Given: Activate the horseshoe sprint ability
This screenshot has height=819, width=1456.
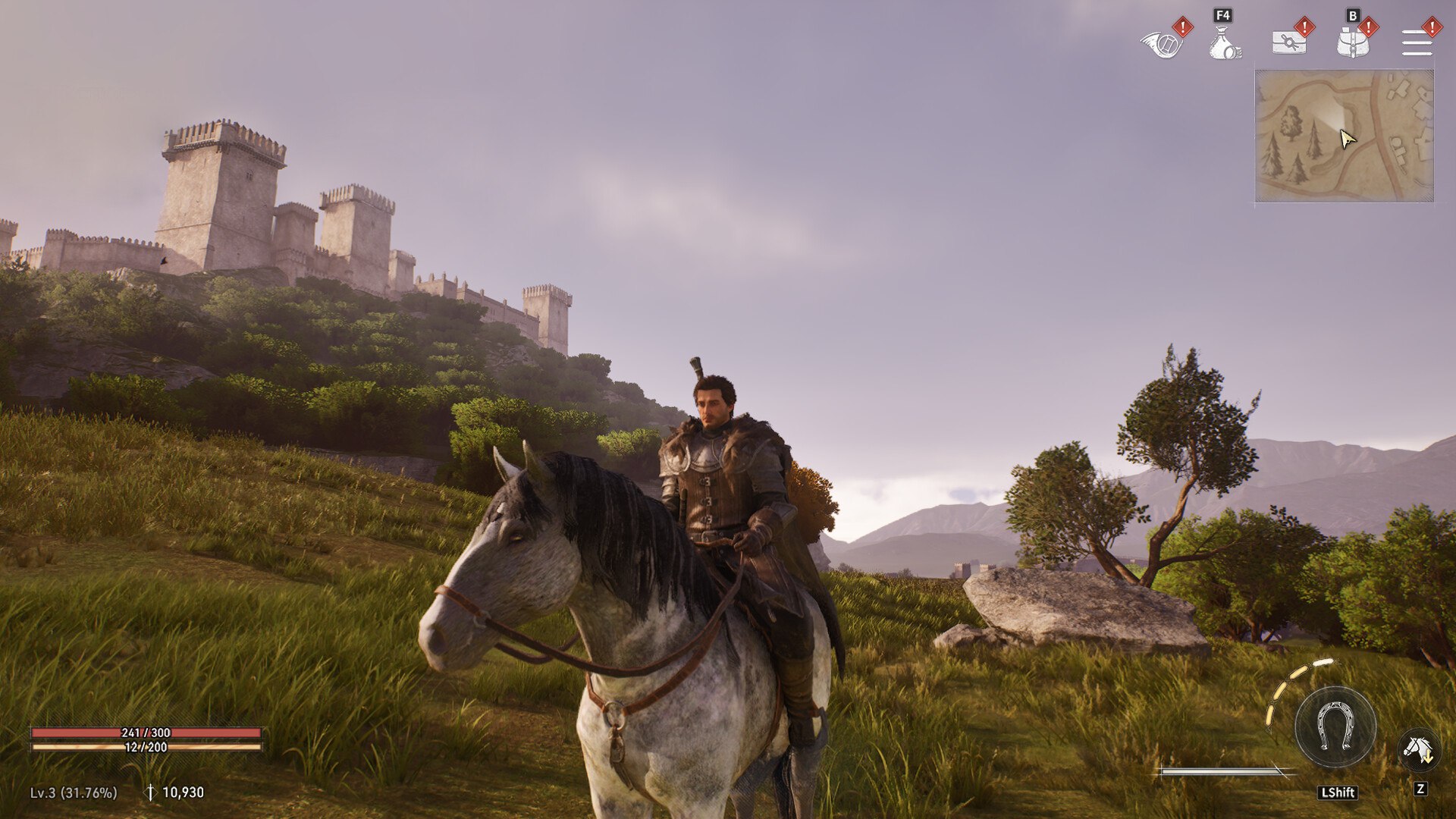Looking at the screenshot, I should 1335,726.
